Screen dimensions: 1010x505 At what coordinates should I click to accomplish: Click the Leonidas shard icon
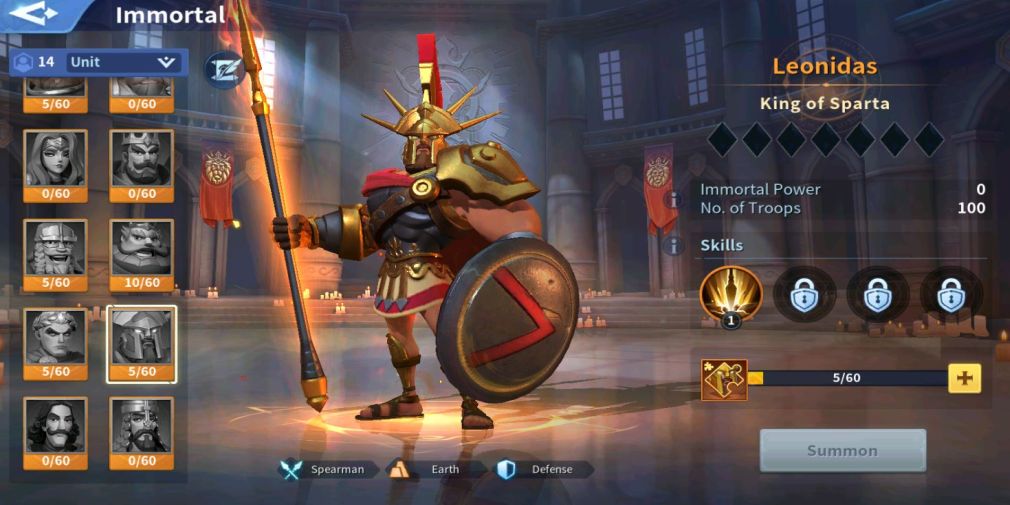724,379
